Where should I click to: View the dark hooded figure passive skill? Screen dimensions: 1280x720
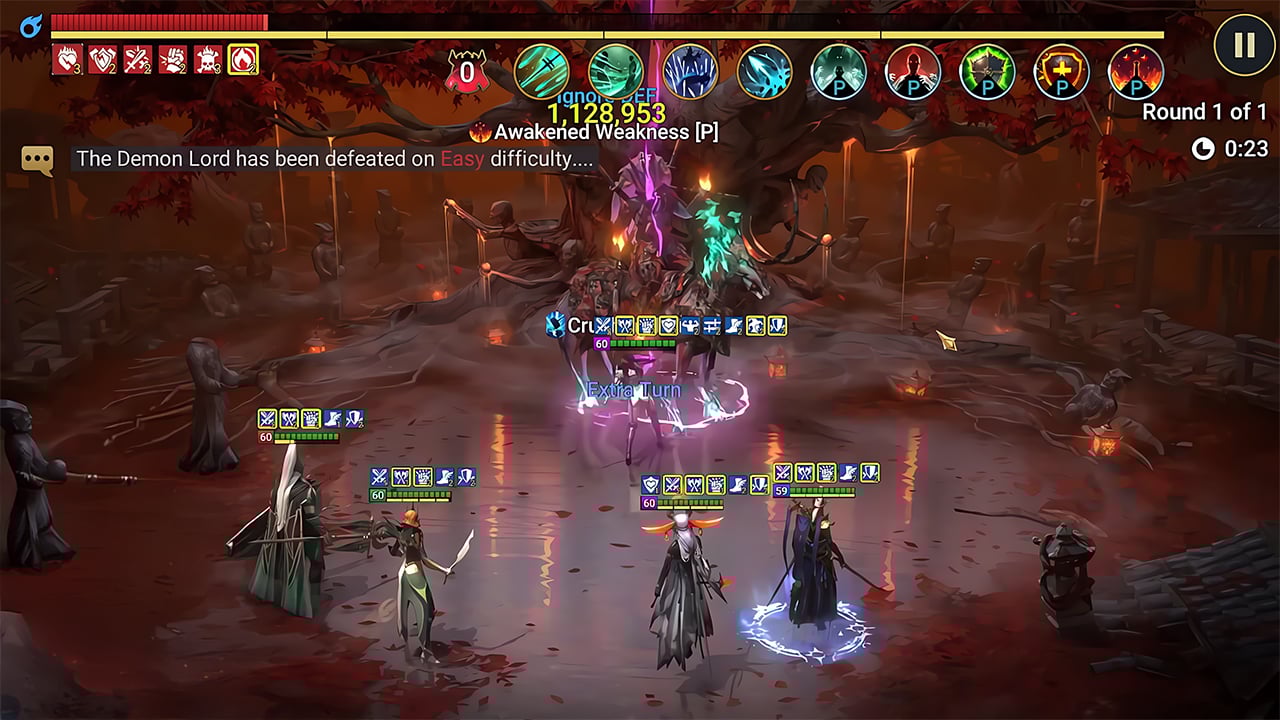[x=839, y=72]
